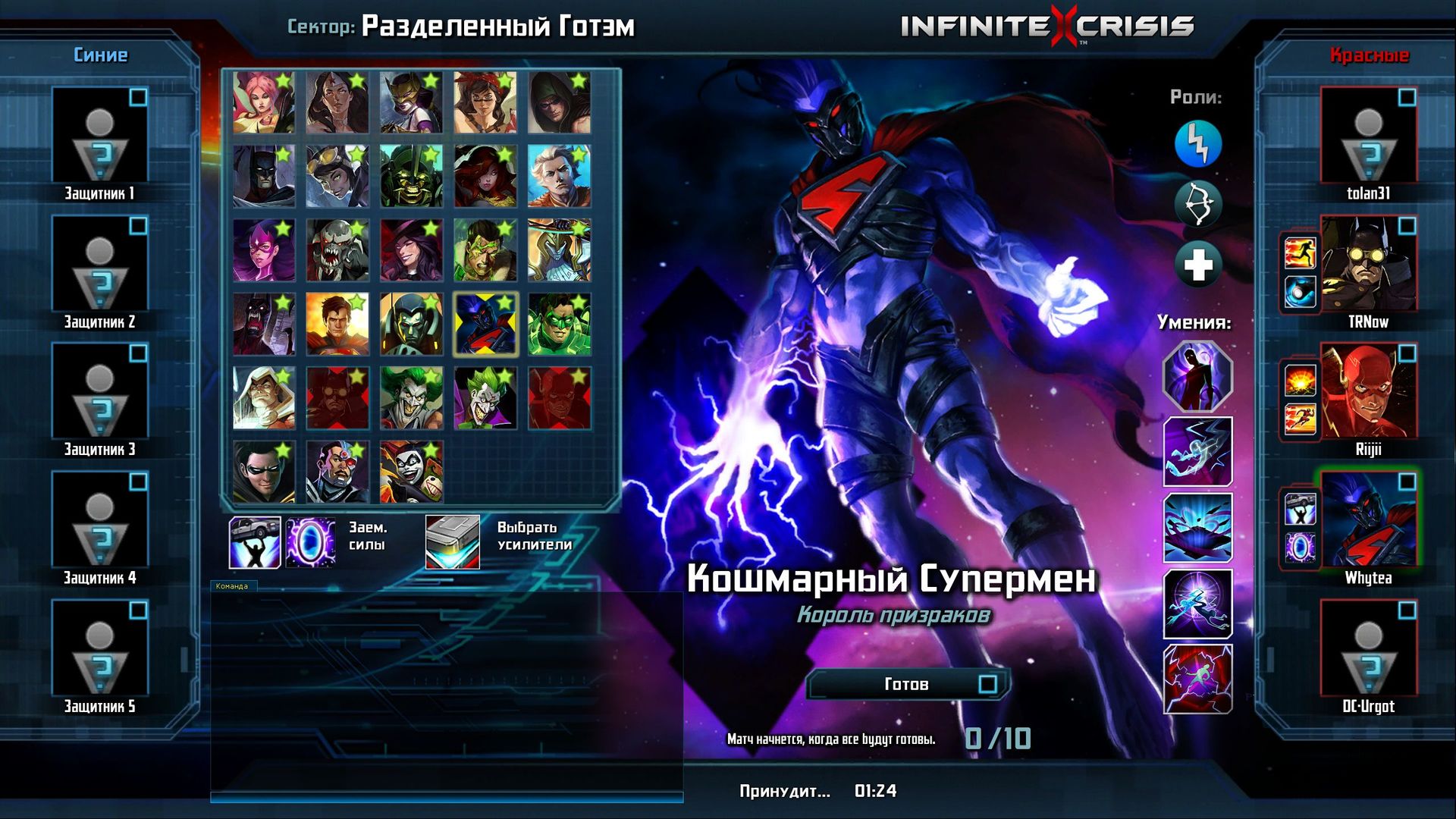Select the Nightmare Superman portrait in grid
1456x819 pixels.
click(x=485, y=325)
